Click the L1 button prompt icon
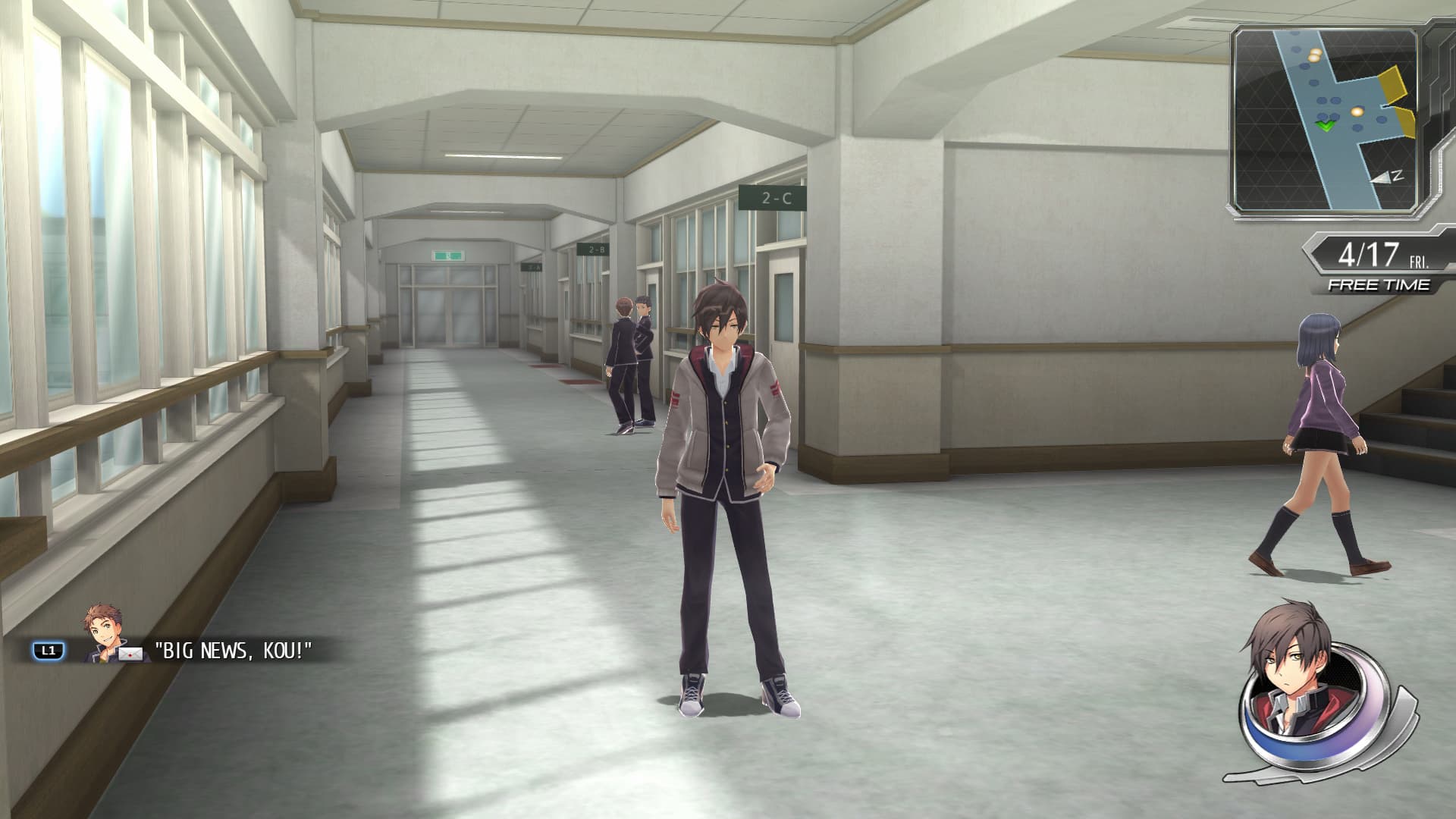Screen dimensions: 1456x819 (x=48, y=649)
